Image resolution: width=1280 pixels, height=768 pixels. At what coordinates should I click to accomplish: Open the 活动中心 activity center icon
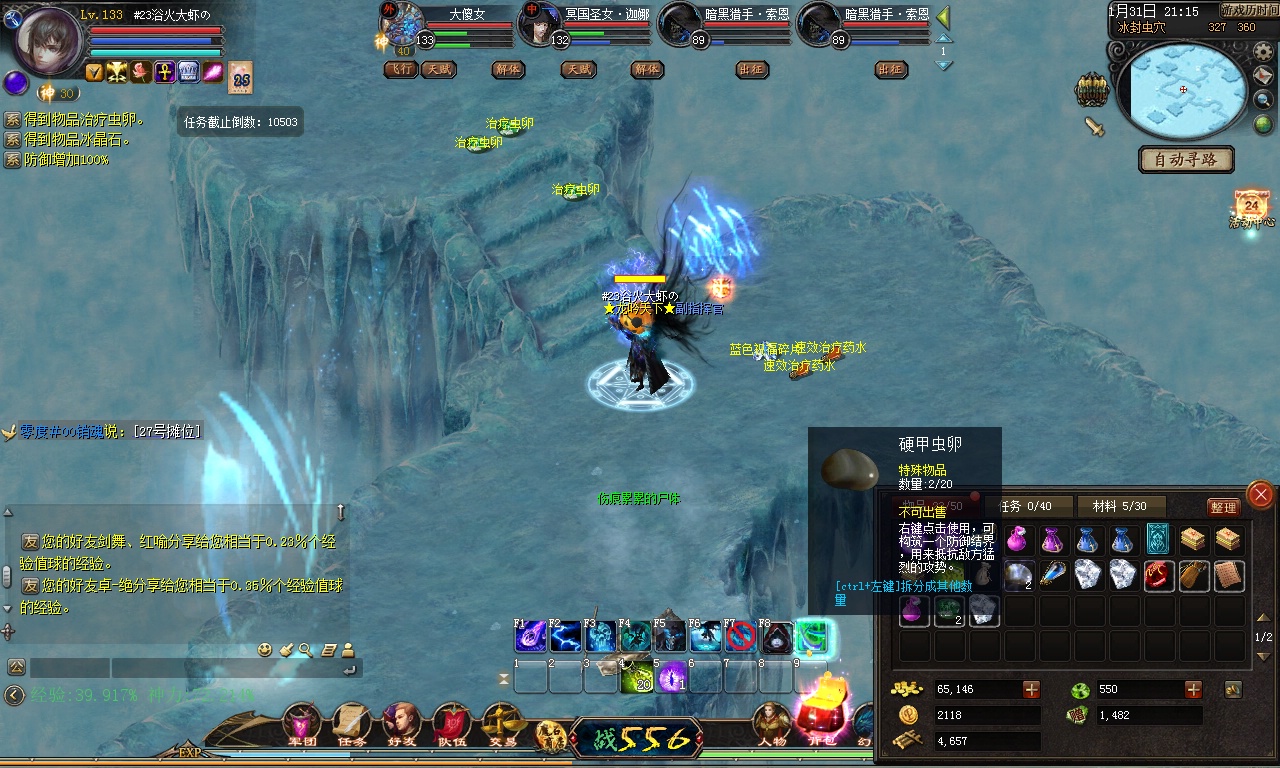pos(1251,207)
